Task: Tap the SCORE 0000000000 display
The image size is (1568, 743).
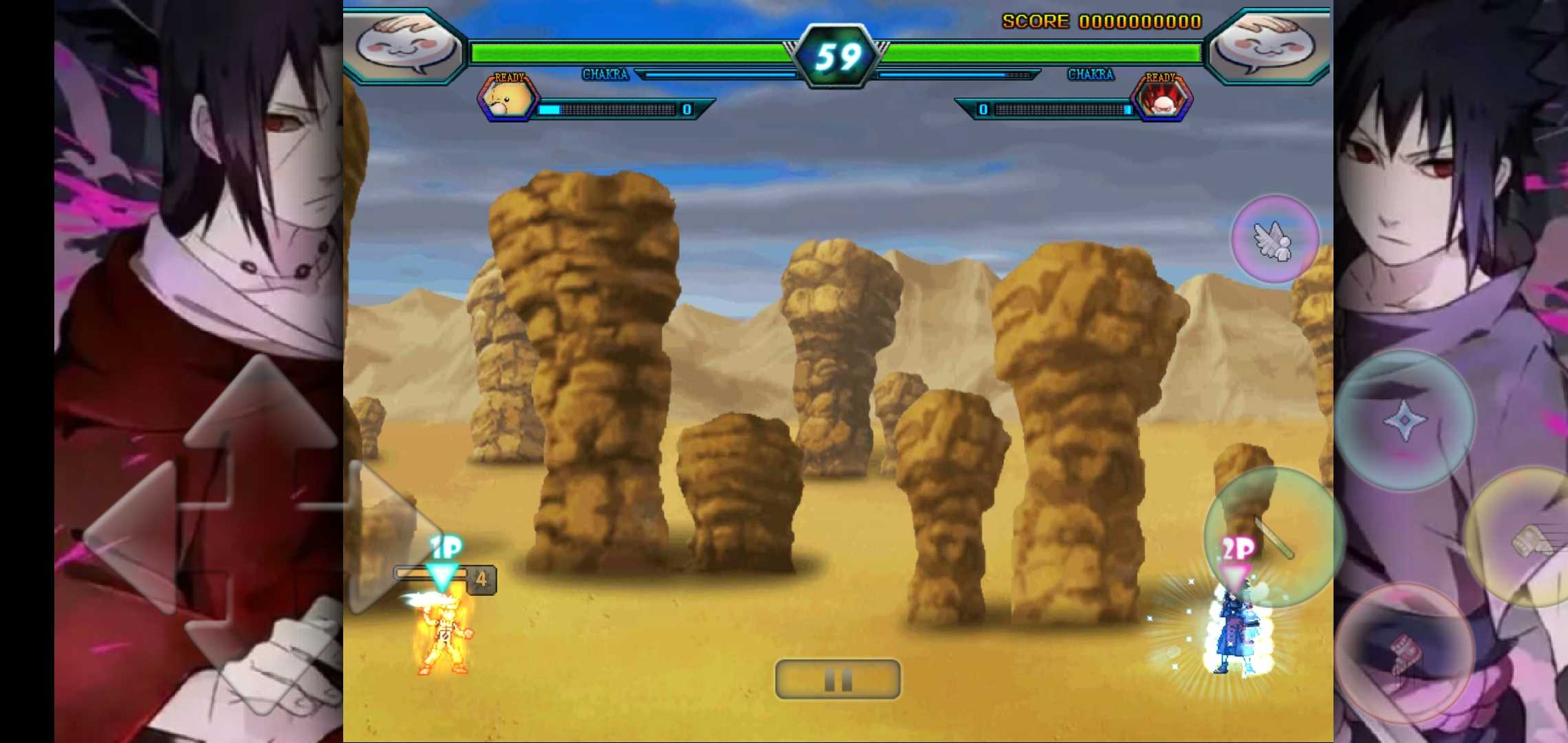Action: tap(1100, 21)
